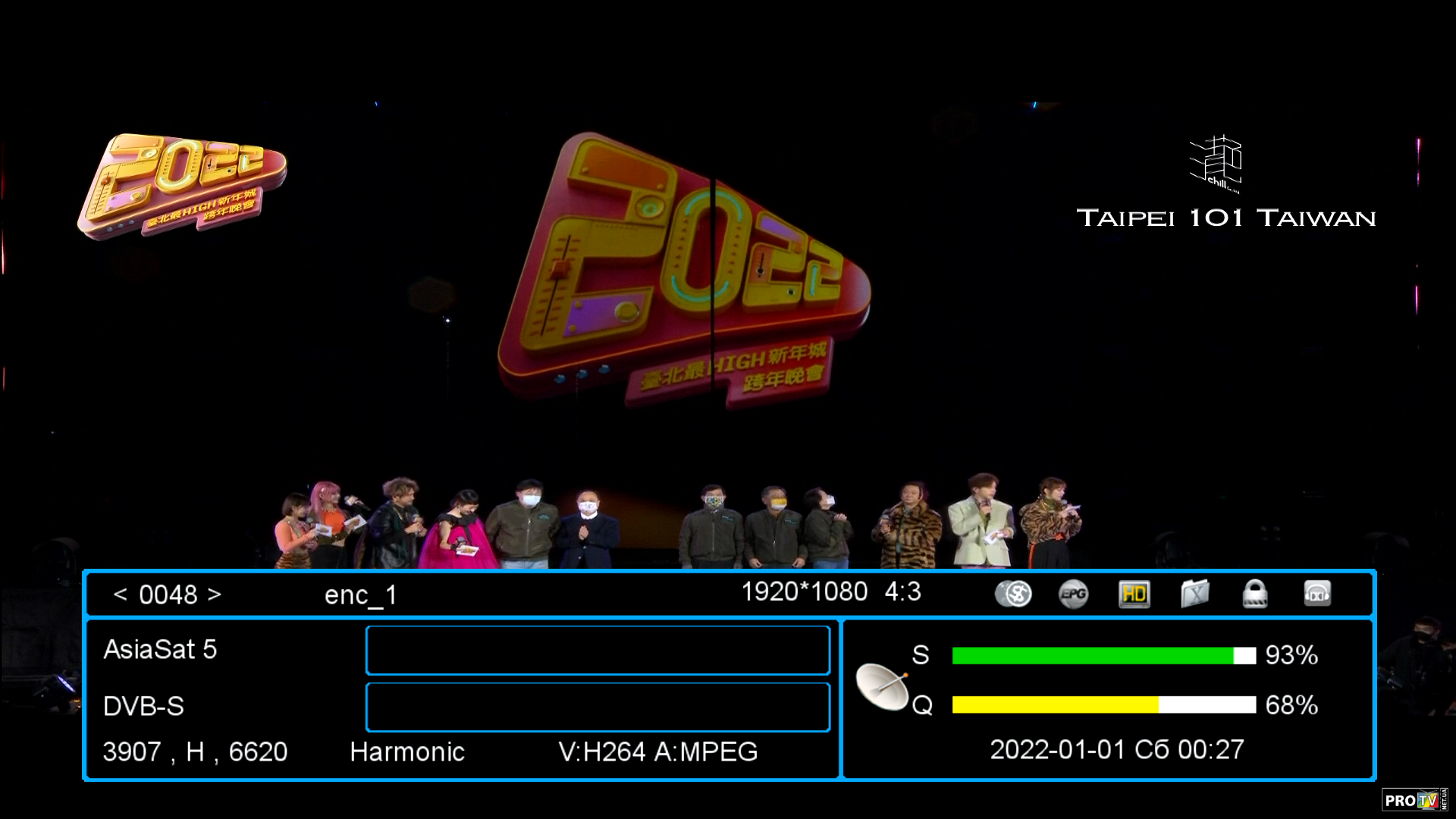Select the dollar coin scramble icon
Image resolution: width=1456 pixels, height=819 pixels.
1013,594
